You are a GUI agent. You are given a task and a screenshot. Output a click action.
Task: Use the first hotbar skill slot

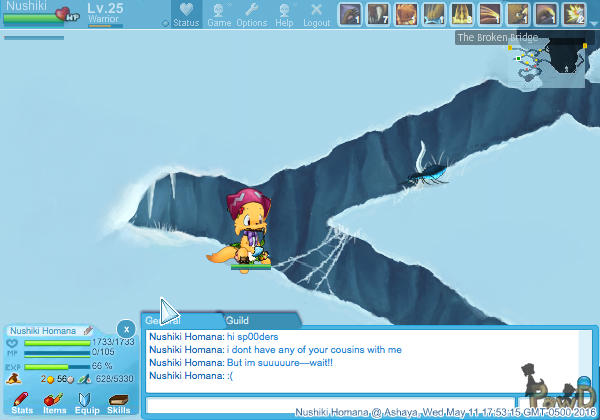coord(349,14)
